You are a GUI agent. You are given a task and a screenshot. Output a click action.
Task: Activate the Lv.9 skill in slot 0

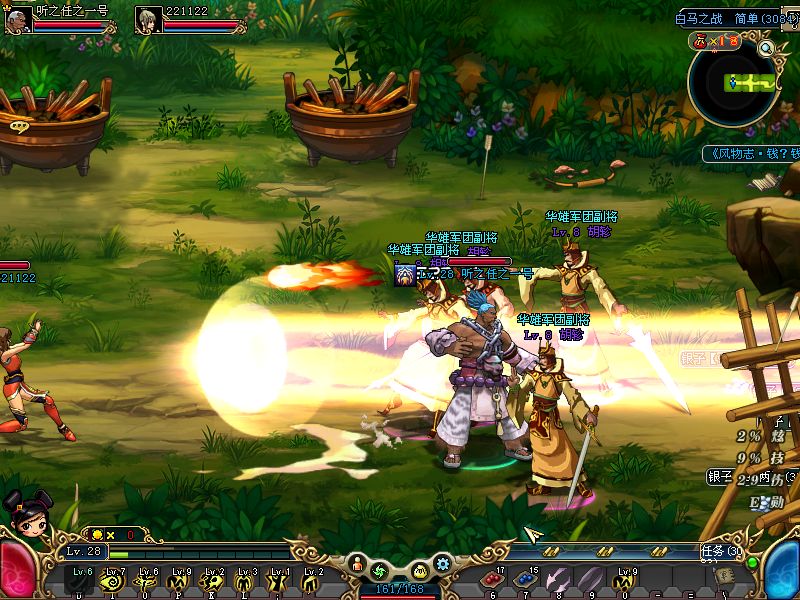point(626,578)
